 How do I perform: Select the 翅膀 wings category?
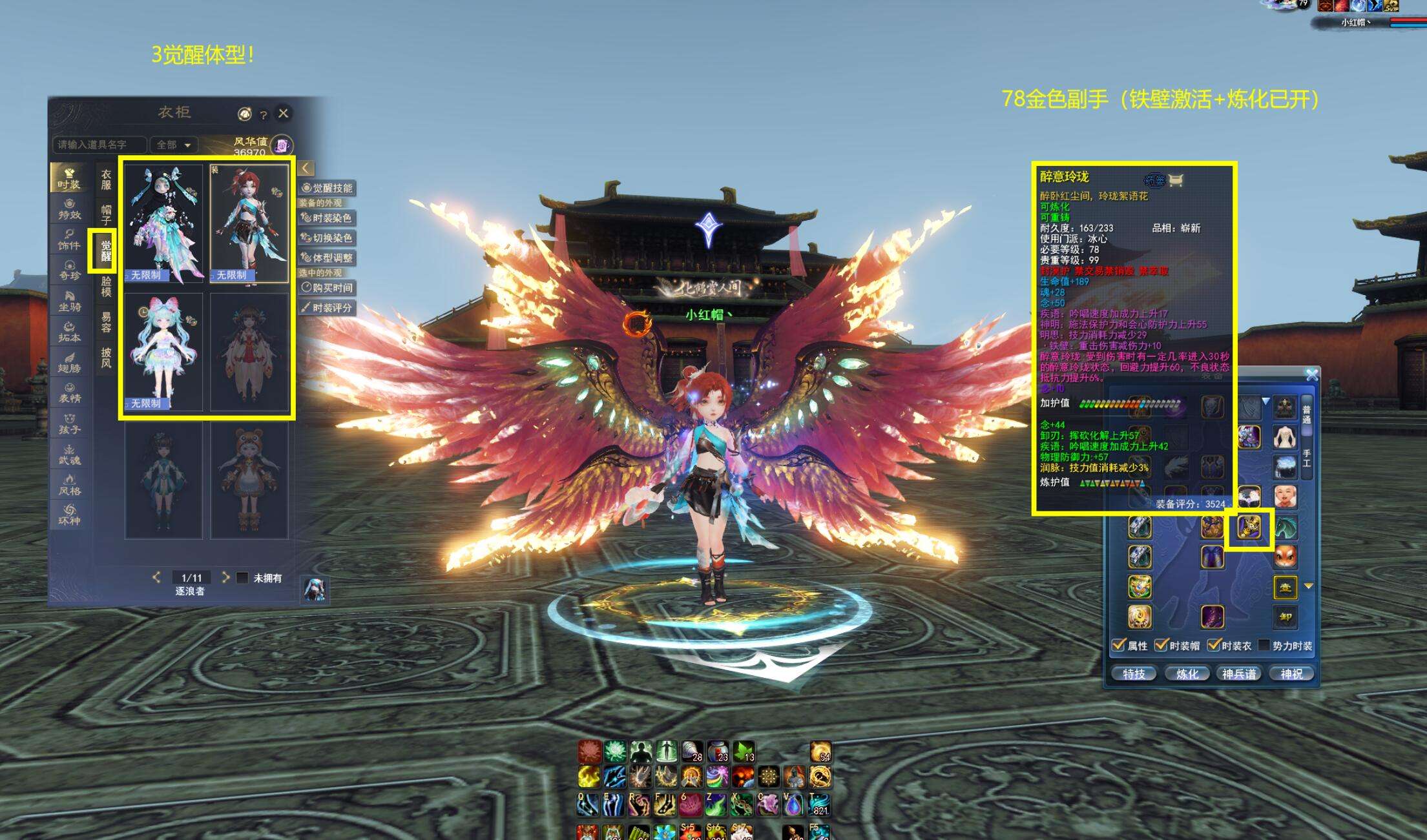pos(69,362)
